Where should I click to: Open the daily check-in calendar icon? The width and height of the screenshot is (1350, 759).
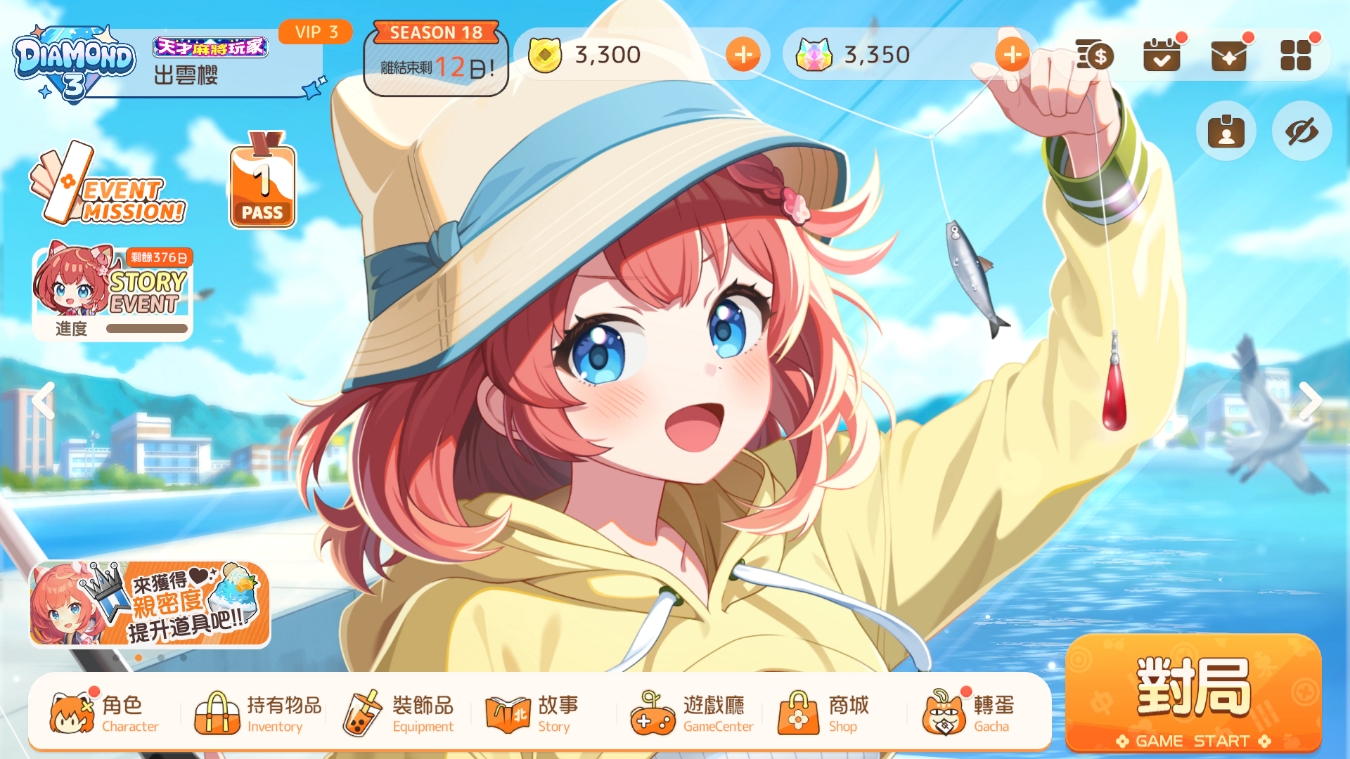(x=1161, y=55)
